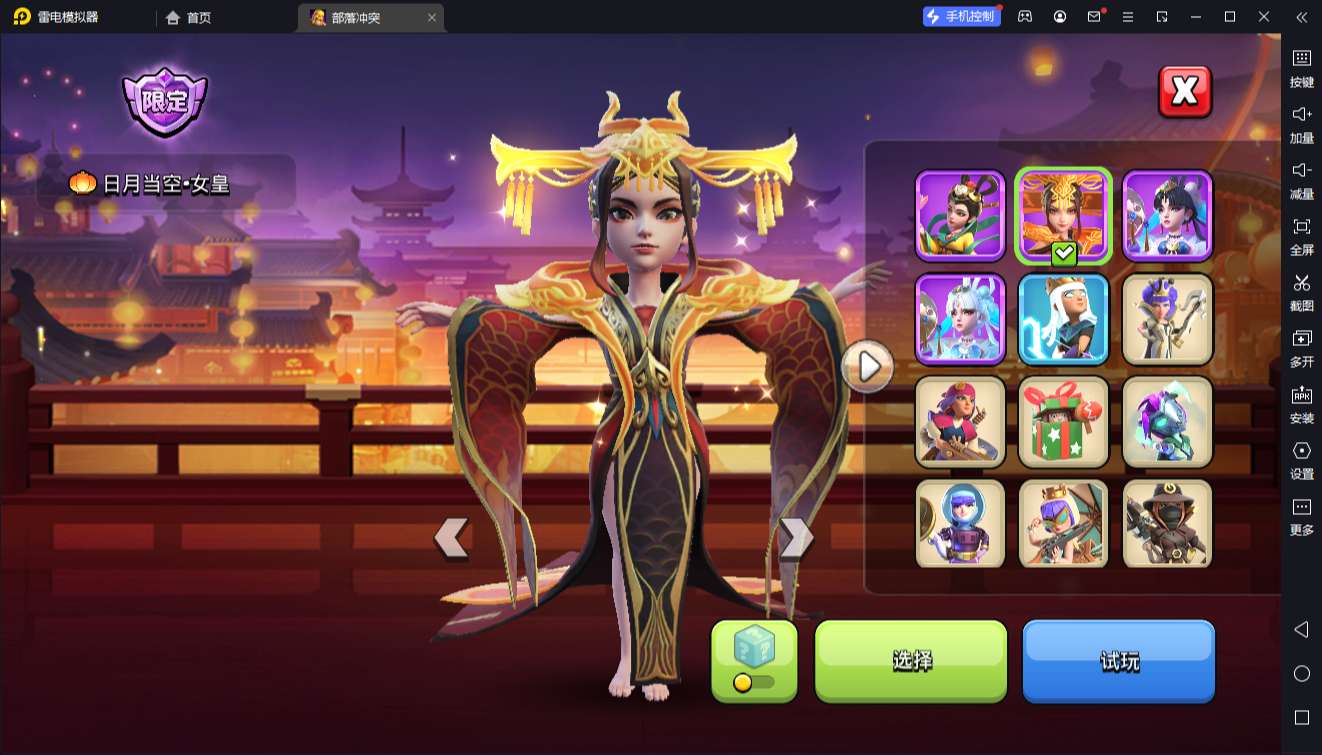This screenshot has height=755, width=1322.
Task: Close the skin selection screen
Action: (x=1184, y=92)
